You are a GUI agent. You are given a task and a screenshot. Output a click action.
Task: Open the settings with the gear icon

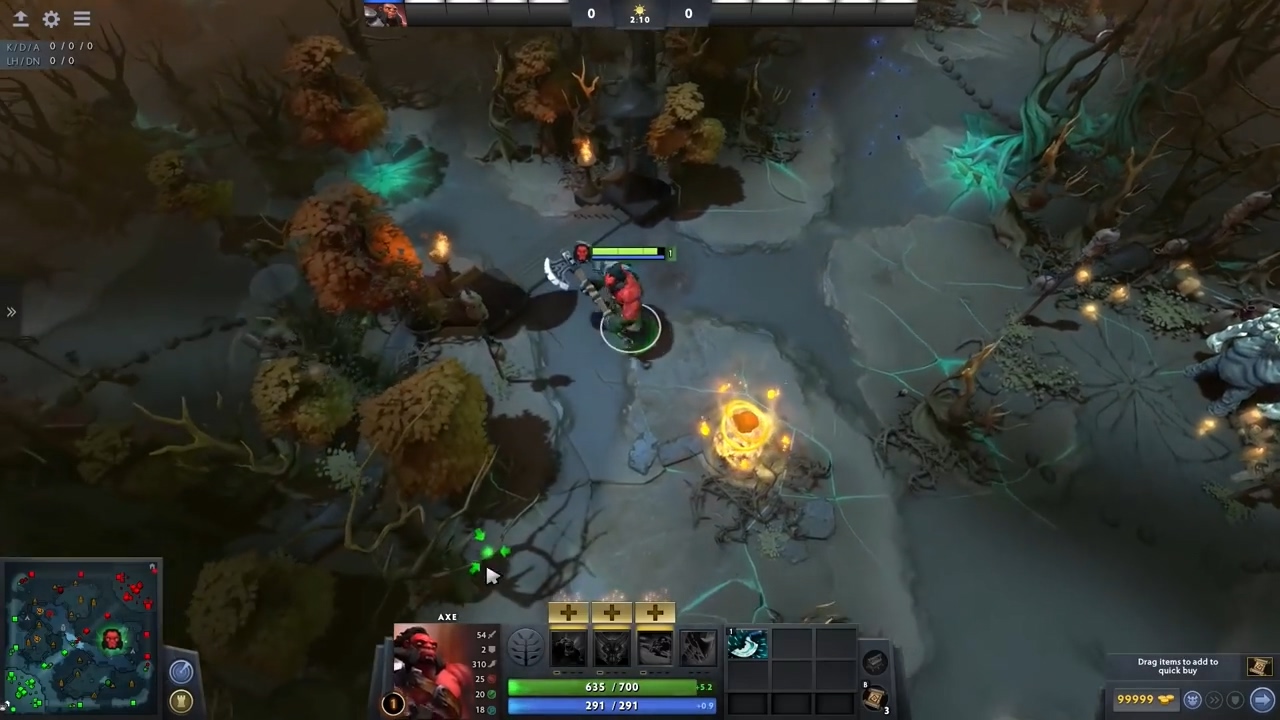click(51, 18)
